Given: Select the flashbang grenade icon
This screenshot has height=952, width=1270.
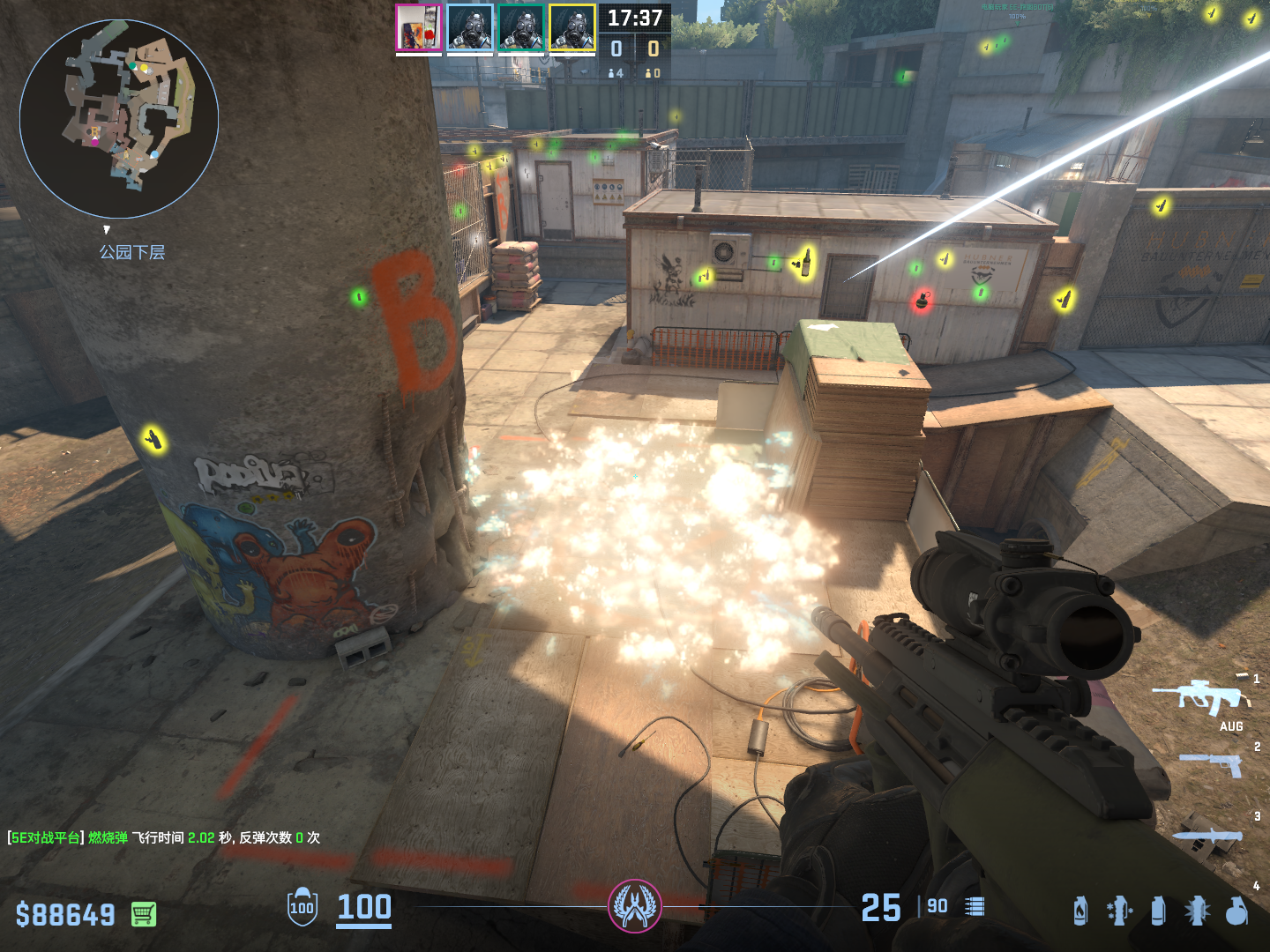Looking at the screenshot, I should (1197, 911).
